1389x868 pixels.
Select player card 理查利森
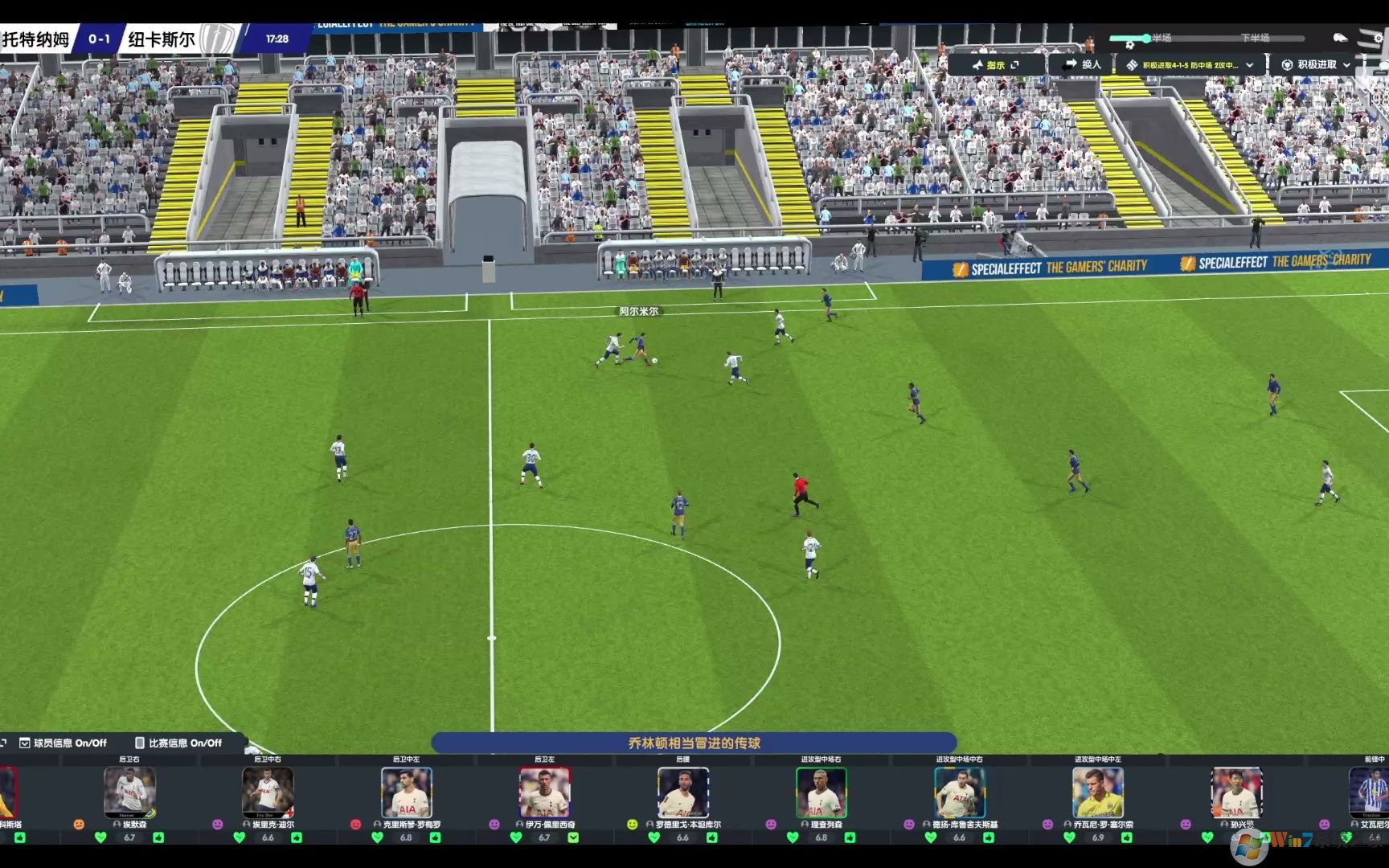822,792
